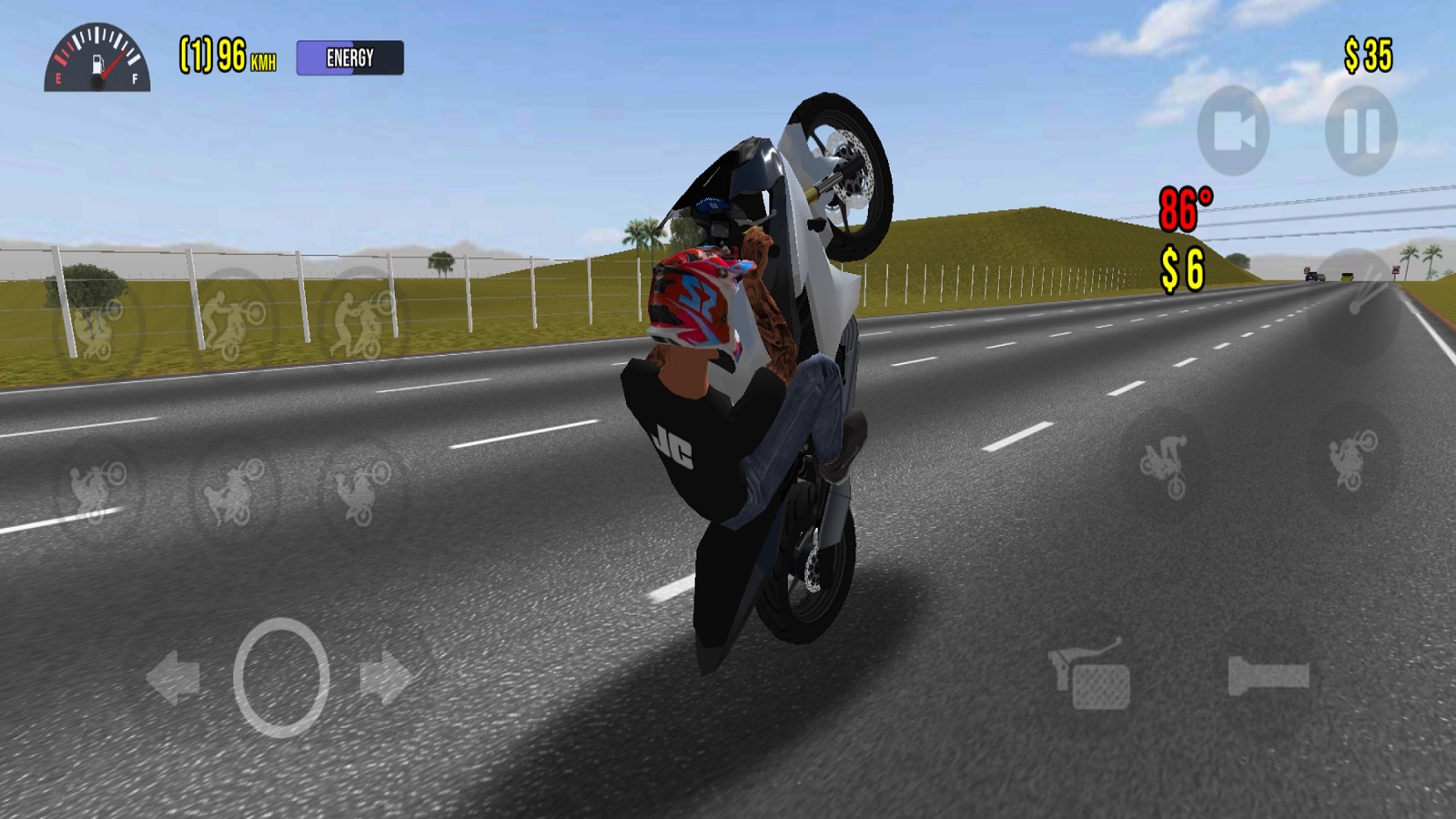
Task: Switch the camera view
Action: (x=1233, y=131)
